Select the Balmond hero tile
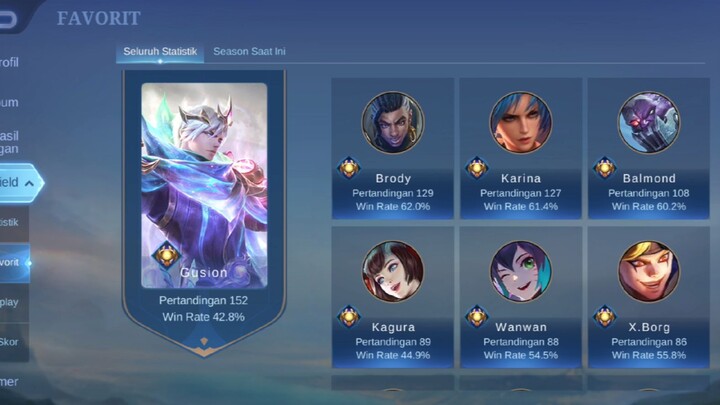 tap(648, 148)
